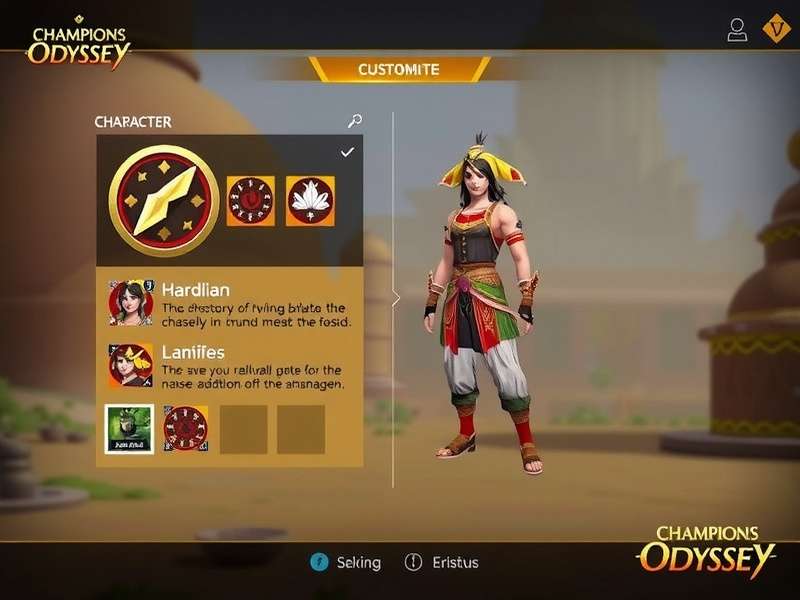
Task: Open the character search magnifier
Action: coord(354,121)
